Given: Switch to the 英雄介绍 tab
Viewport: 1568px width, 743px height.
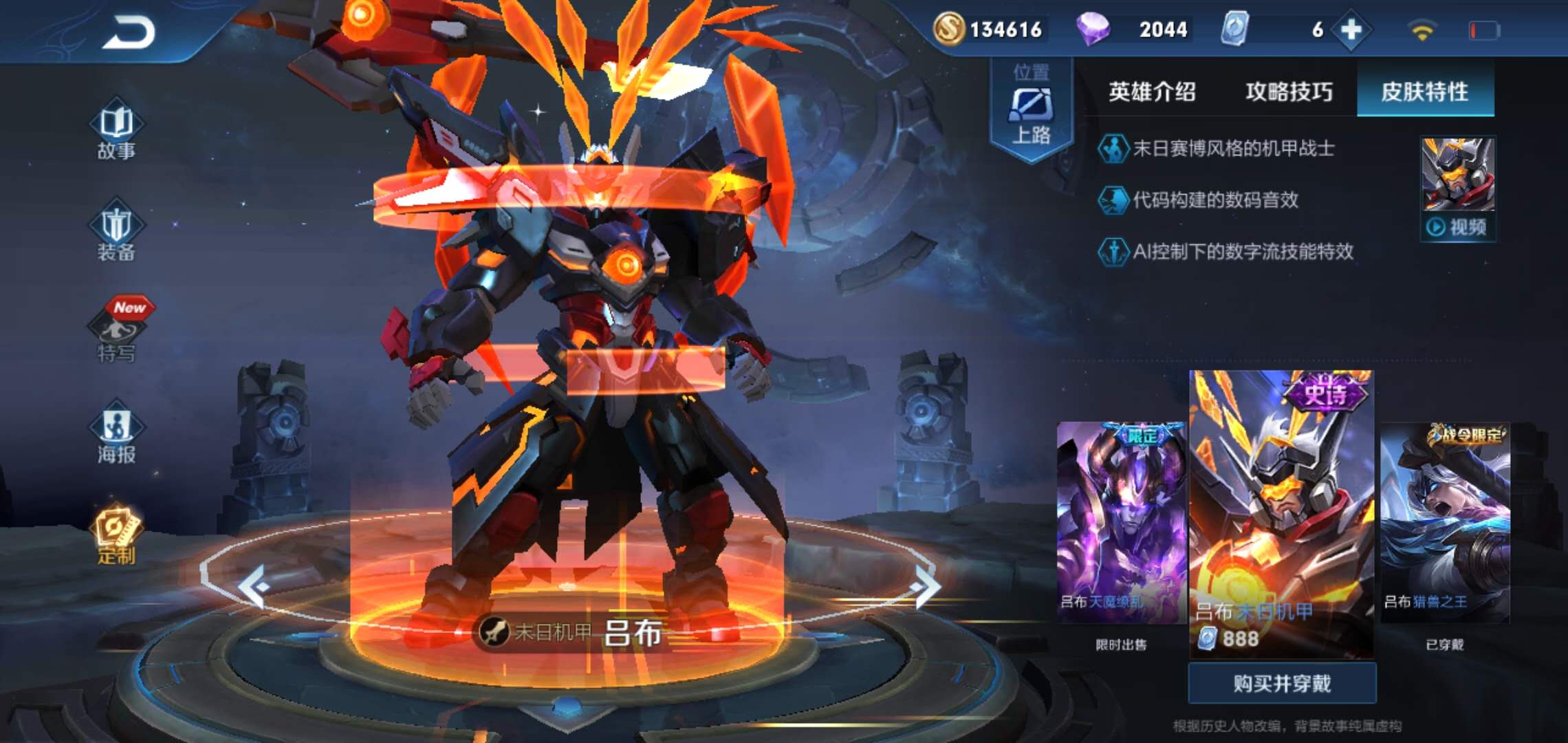Looking at the screenshot, I should click(1152, 91).
